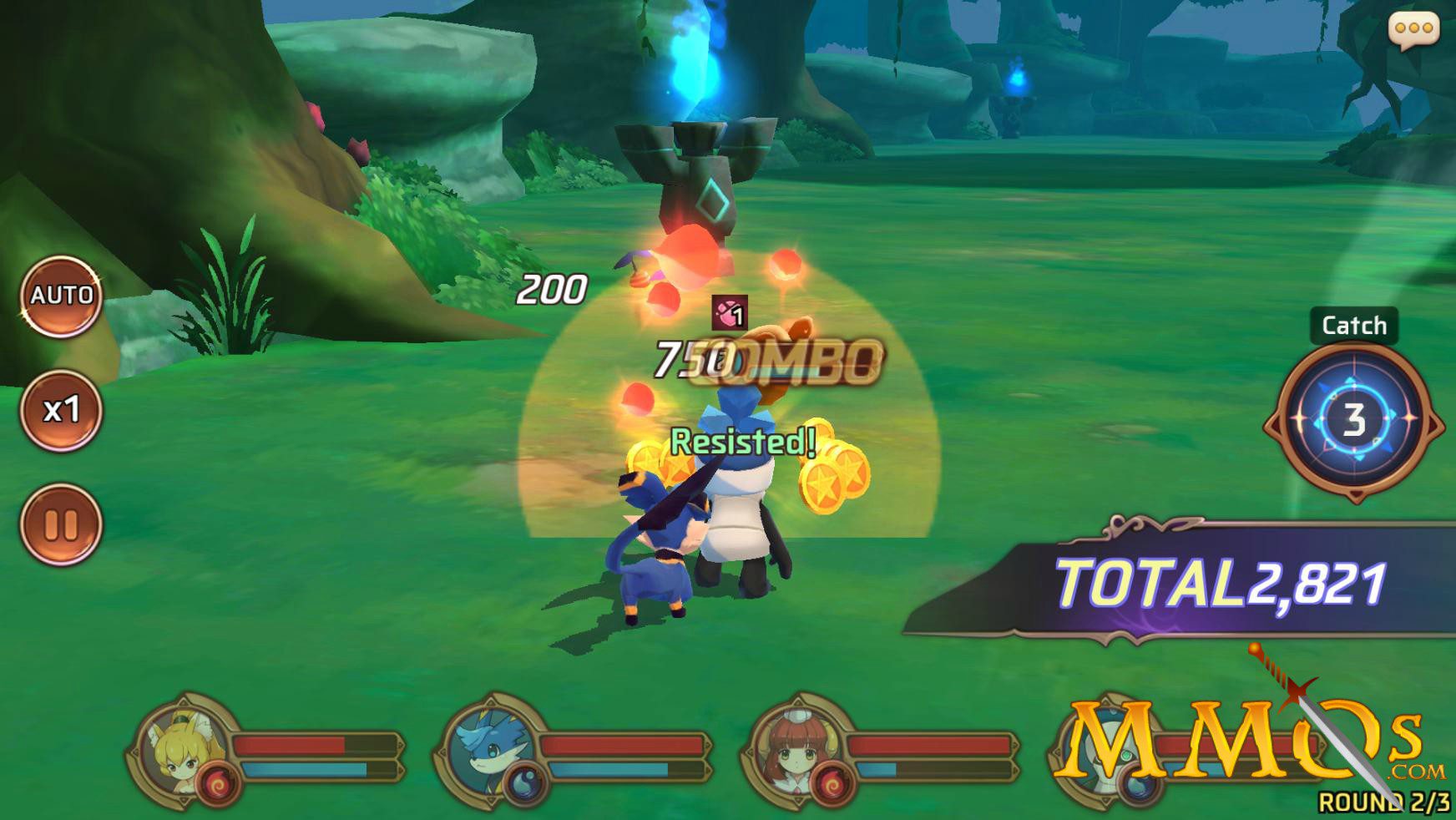Activate the Catch ability button
The height and width of the screenshot is (820, 1456).
click(x=1353, y=419)
